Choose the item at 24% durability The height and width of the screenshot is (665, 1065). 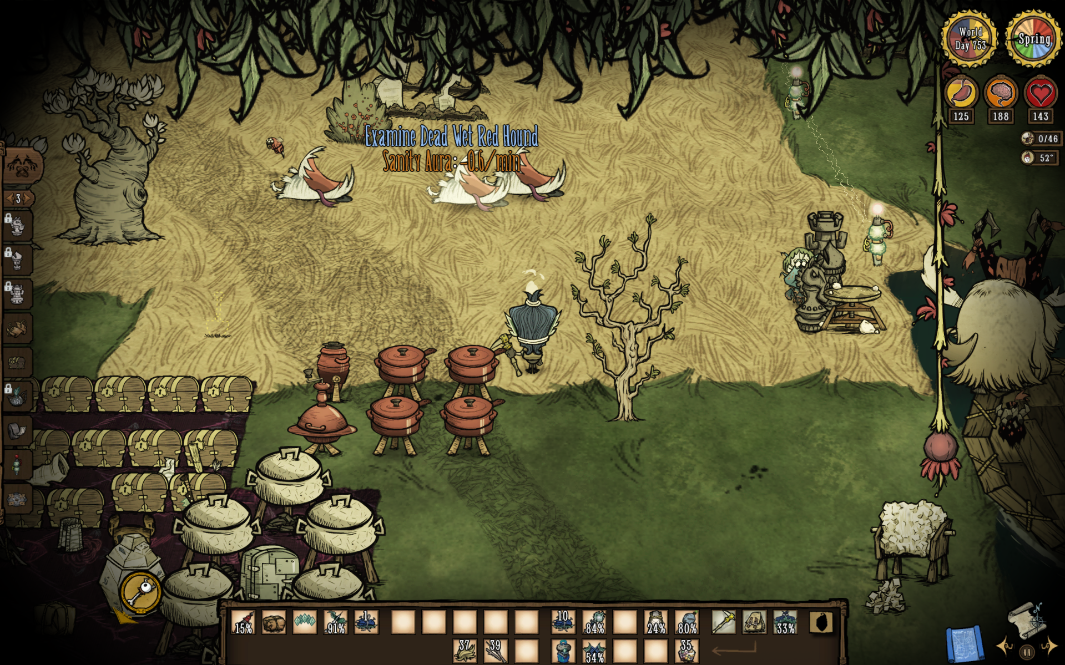point(656,622)
